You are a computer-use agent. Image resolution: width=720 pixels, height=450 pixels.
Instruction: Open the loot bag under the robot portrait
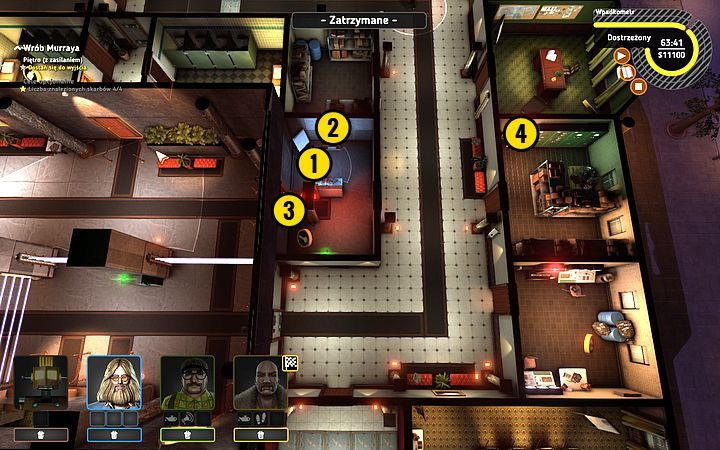[41, 435]
